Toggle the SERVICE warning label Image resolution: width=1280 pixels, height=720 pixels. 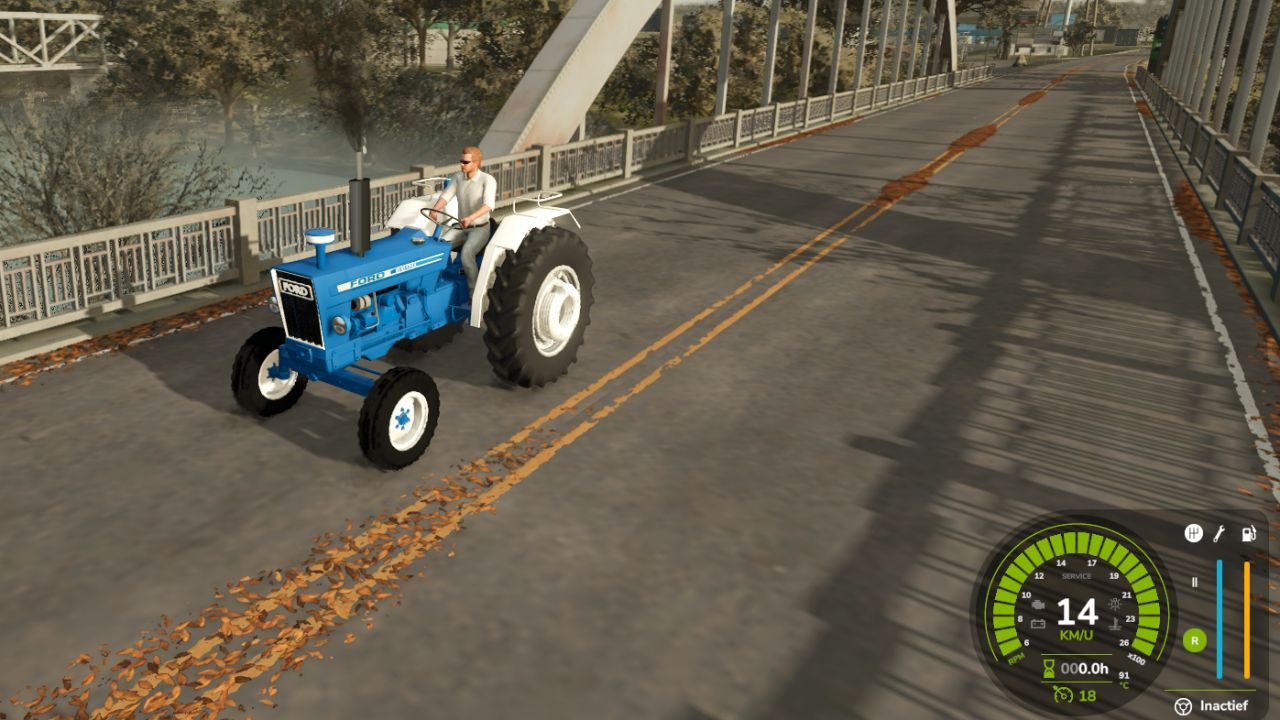[x=1076, y=575]
